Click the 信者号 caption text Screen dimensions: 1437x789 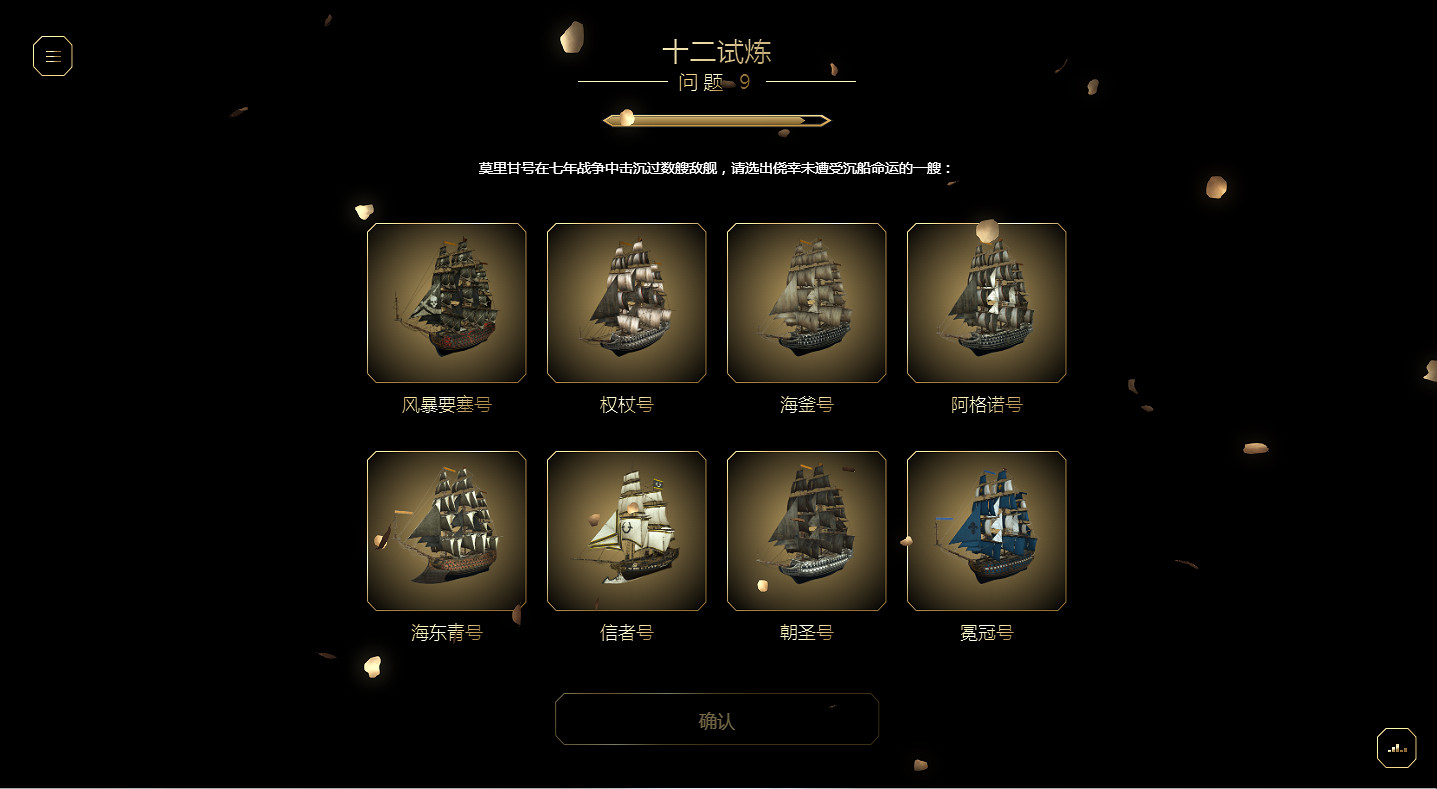626,632
